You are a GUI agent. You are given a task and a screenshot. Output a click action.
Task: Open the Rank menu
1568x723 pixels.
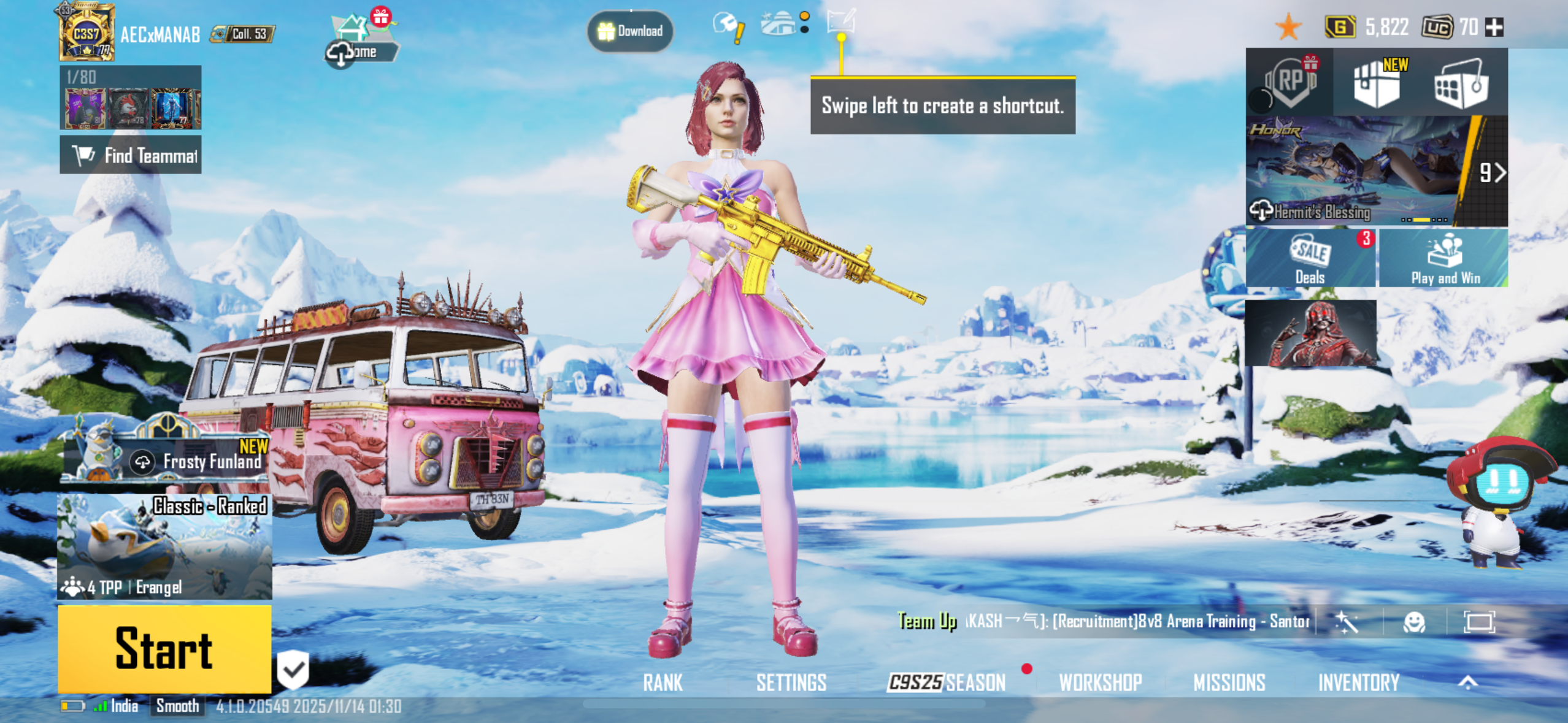click(663, 682)
